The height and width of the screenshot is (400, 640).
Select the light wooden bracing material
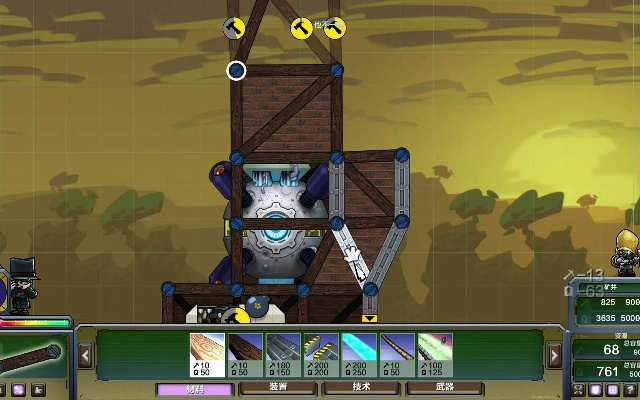click(208, 354)
